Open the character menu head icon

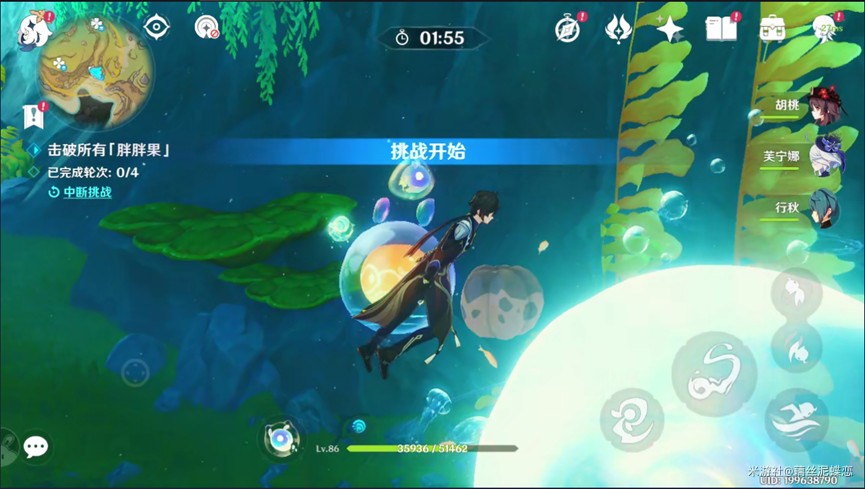(825, 29)
